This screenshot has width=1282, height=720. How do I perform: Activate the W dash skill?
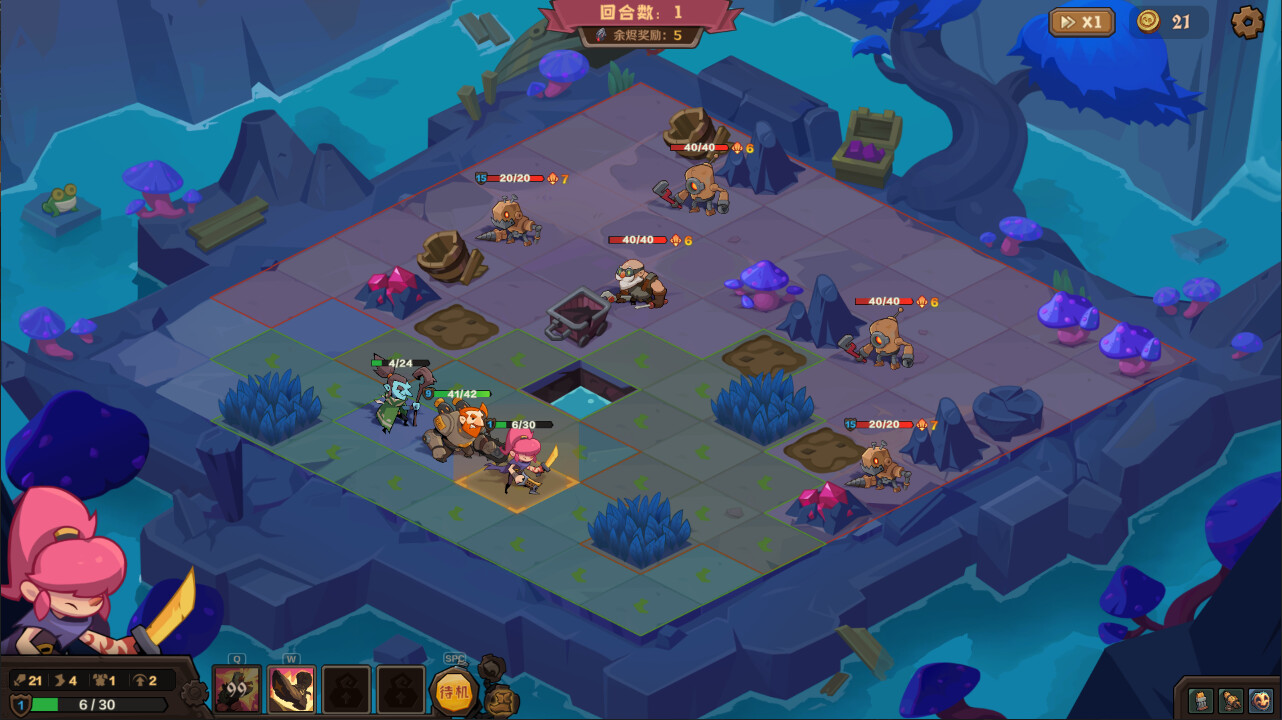(x=291, y=688)
